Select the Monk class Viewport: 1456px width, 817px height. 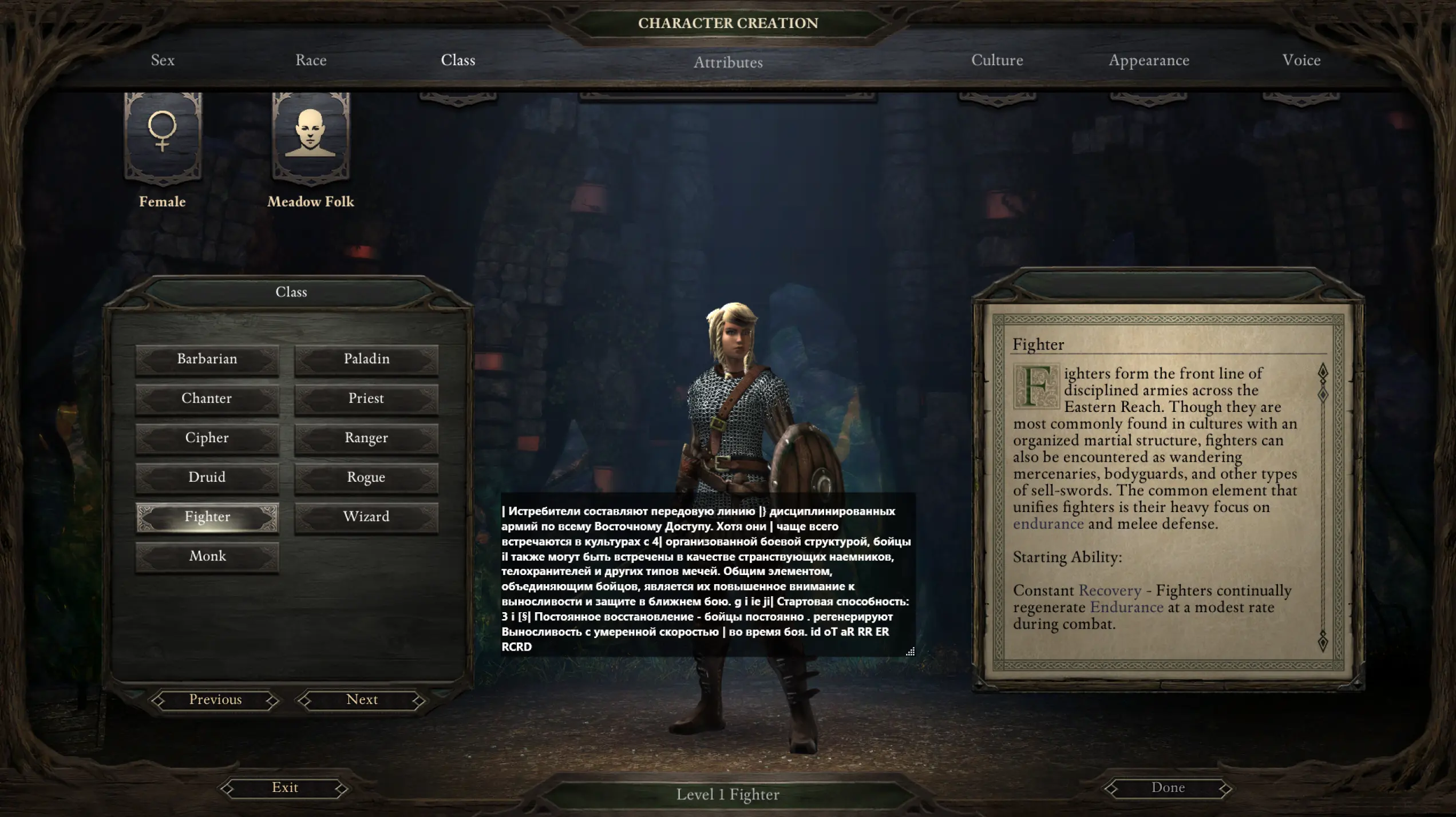click(x=207, y=557)
